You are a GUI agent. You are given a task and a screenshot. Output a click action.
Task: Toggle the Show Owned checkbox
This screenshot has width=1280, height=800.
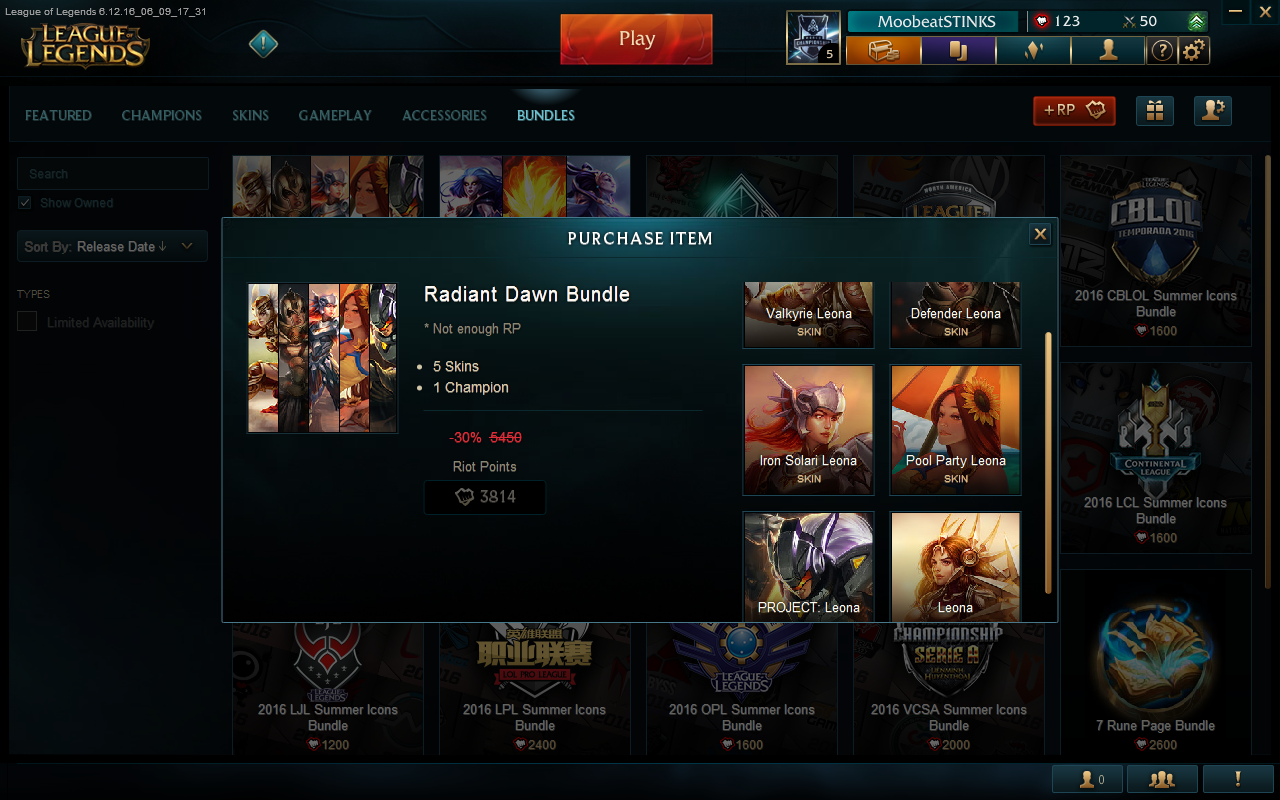pyautogui.click(x=24, y=203)
